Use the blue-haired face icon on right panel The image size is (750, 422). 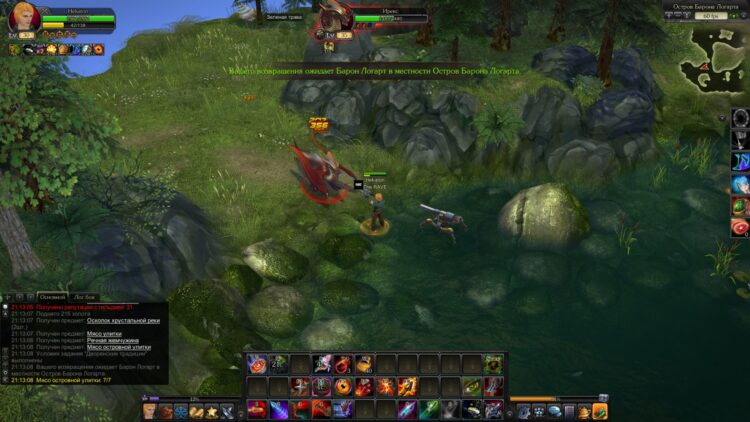740,185
